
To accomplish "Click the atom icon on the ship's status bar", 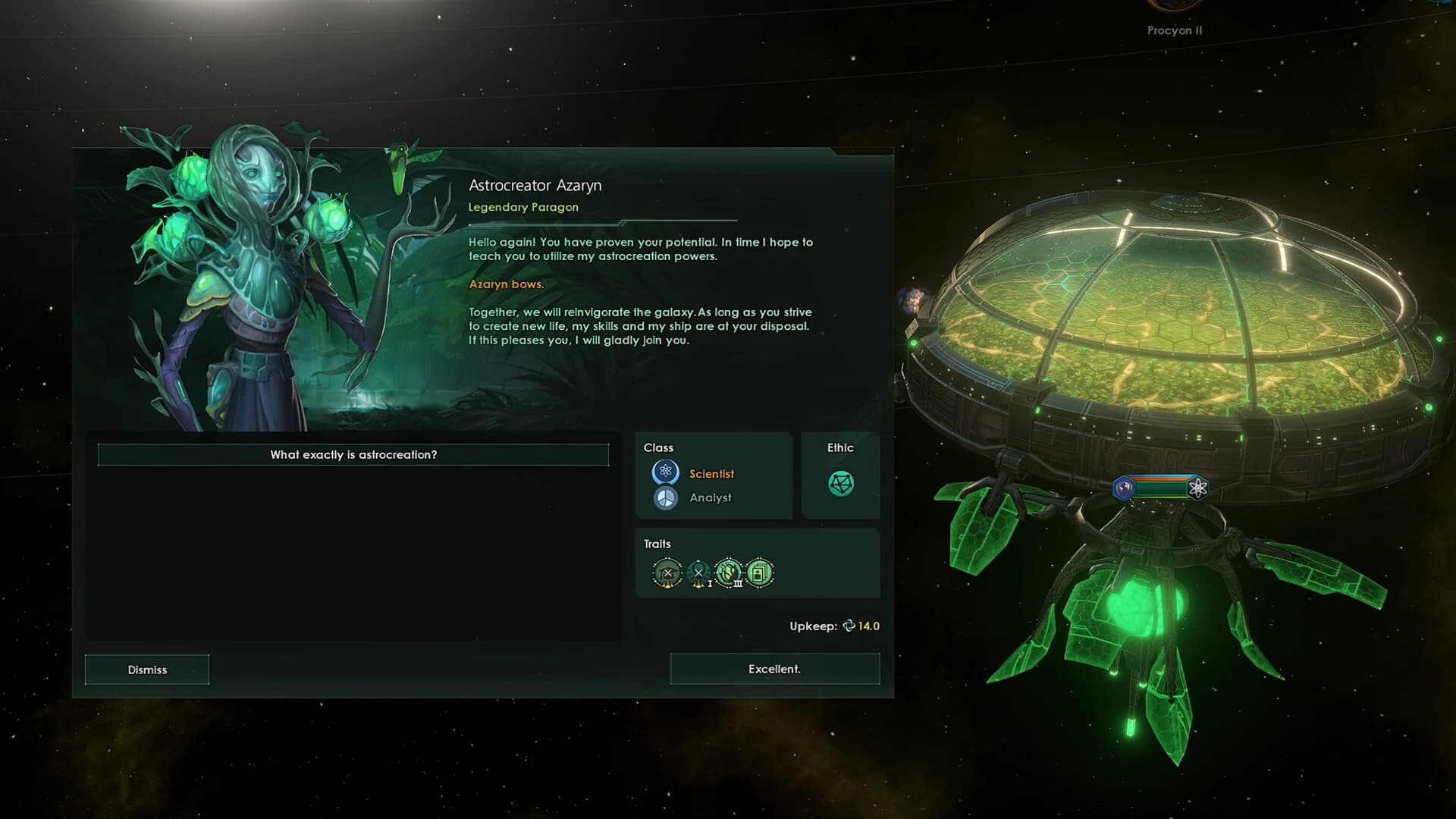I will click(x=1198, y=488).
